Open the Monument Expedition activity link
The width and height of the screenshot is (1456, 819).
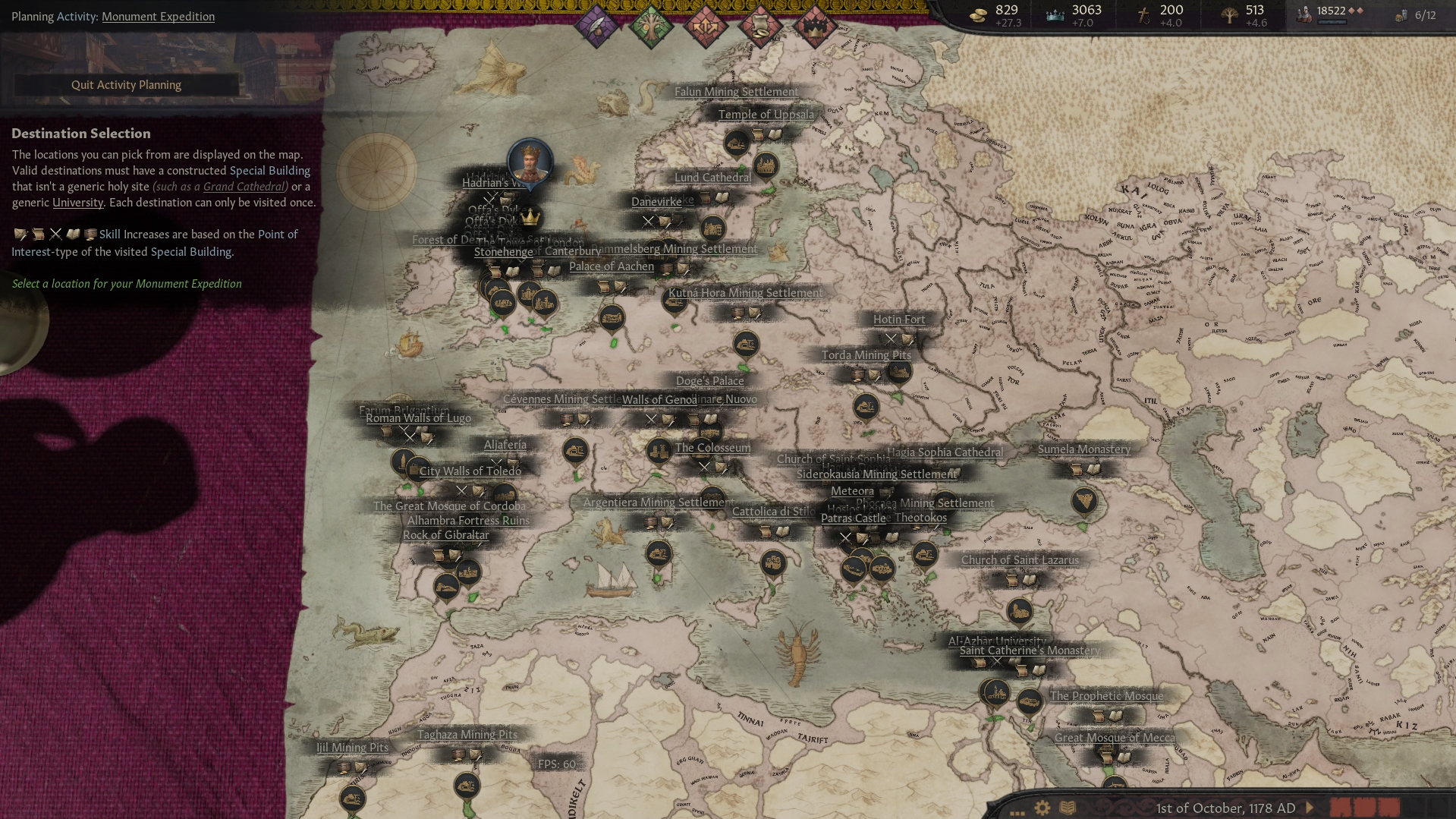(x=158, y=17)
